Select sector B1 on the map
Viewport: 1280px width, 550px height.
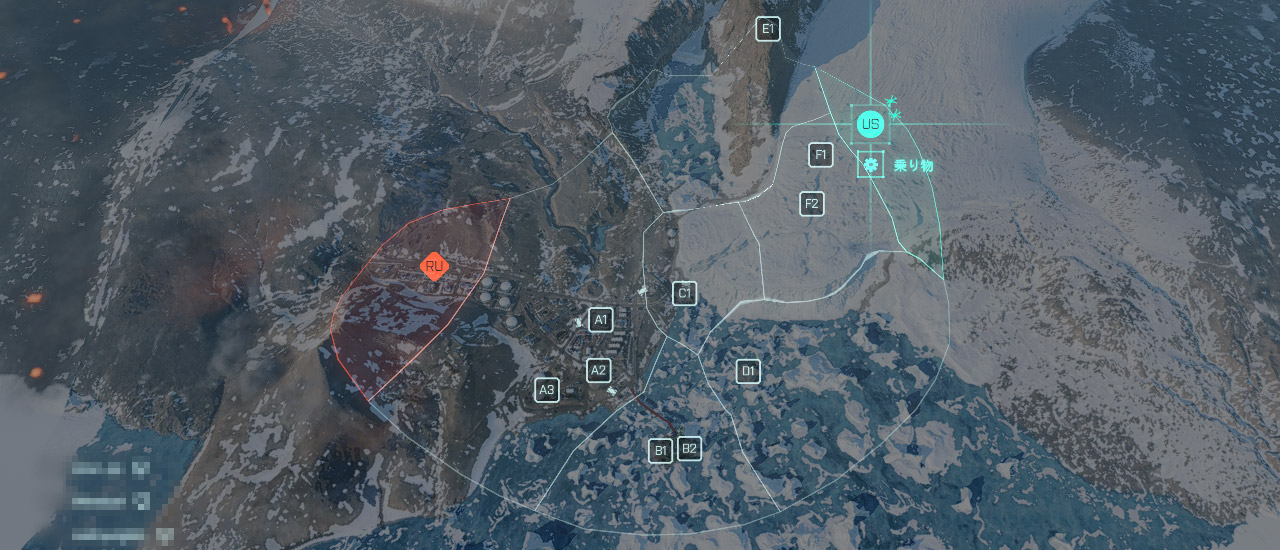coord(660,451)
